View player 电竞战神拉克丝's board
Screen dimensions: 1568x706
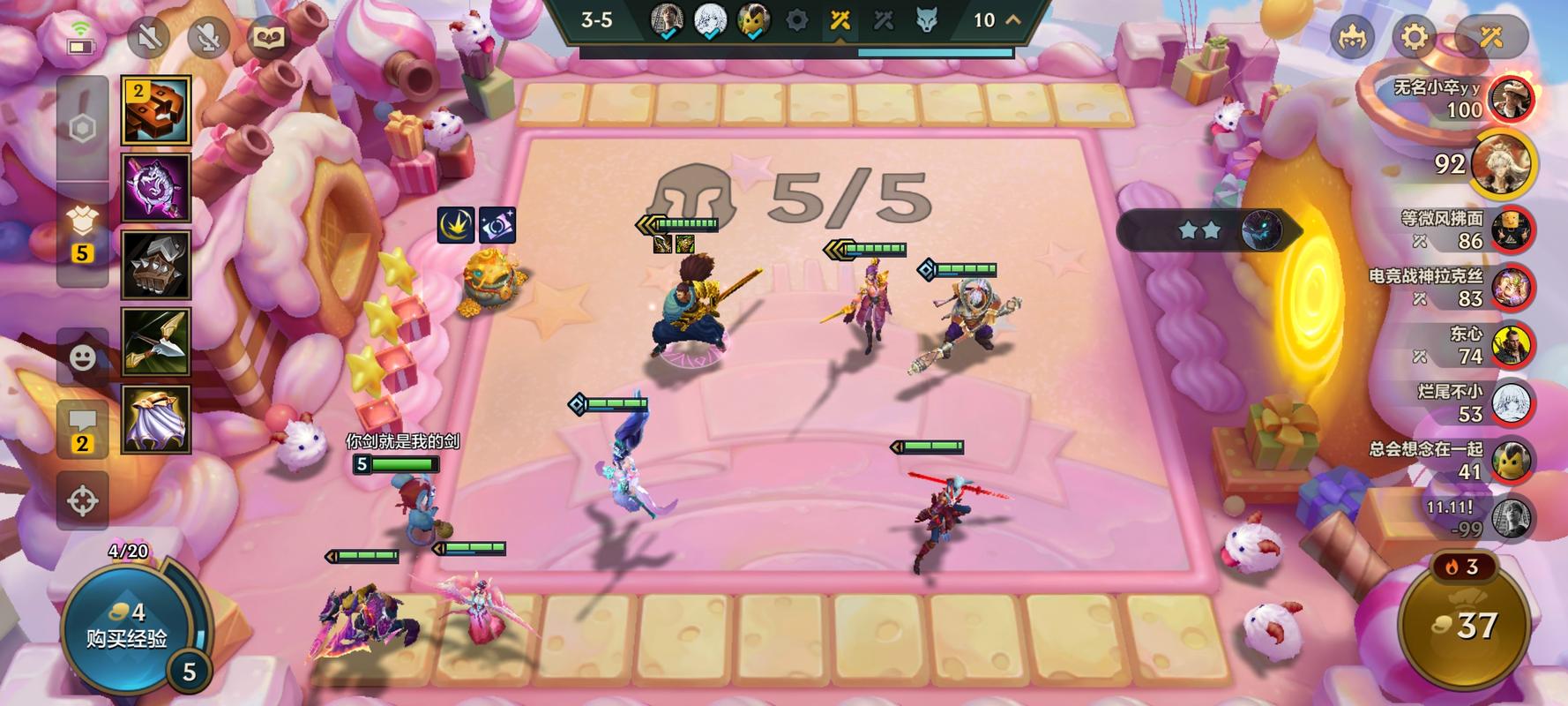[1510, 287]
